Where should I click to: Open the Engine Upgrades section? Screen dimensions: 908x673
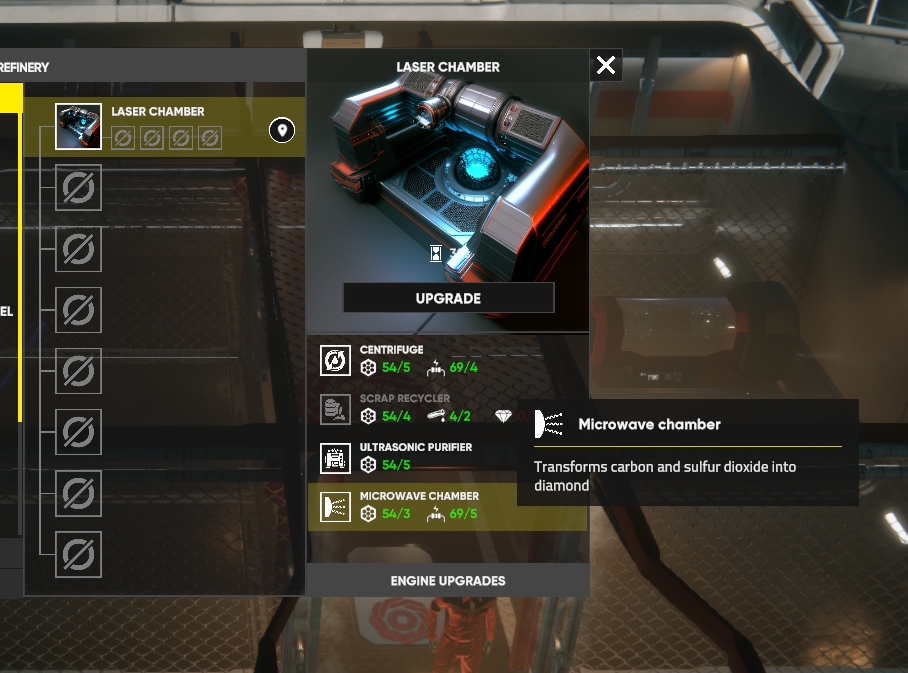click(x=447, y=580)
